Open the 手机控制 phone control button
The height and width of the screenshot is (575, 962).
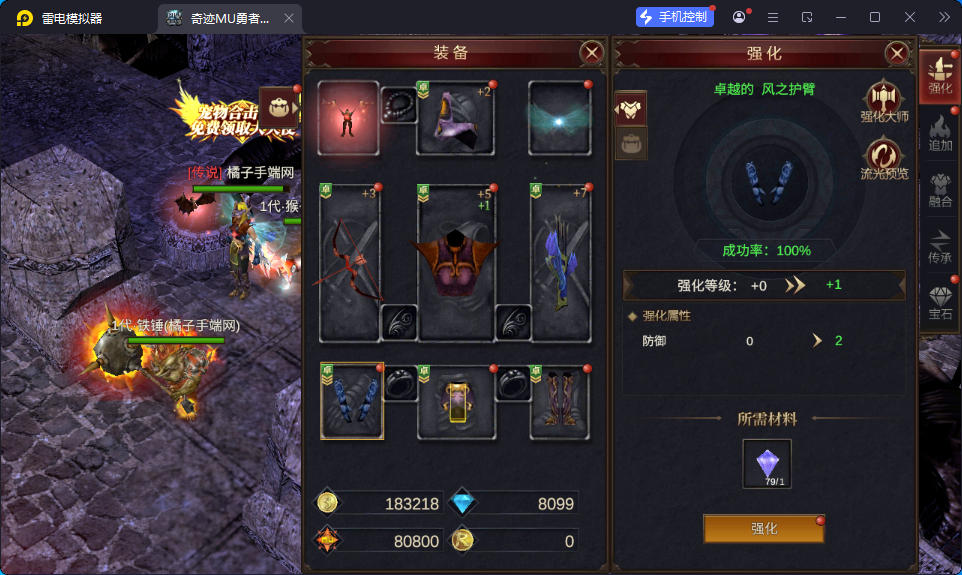[674, 17]
